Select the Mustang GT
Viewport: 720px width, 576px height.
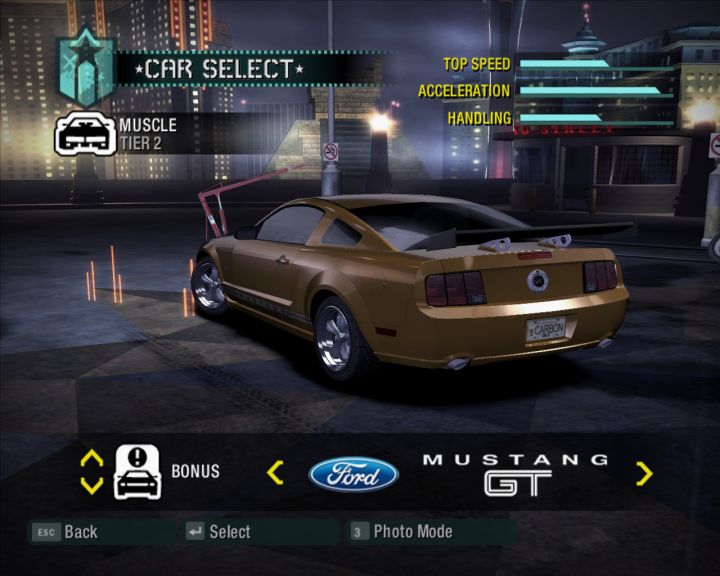[218, 532]
